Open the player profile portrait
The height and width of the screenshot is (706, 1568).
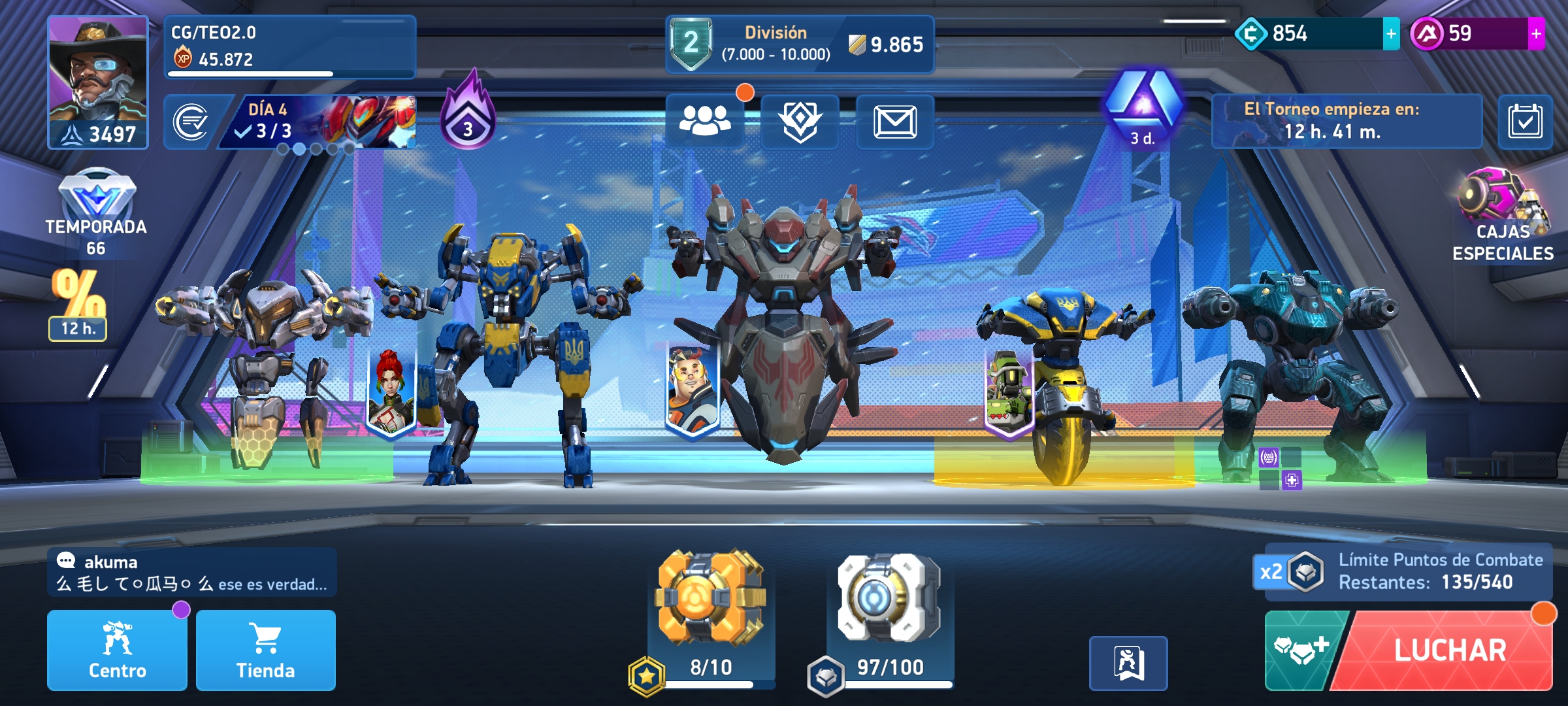[x=98, y=82]
